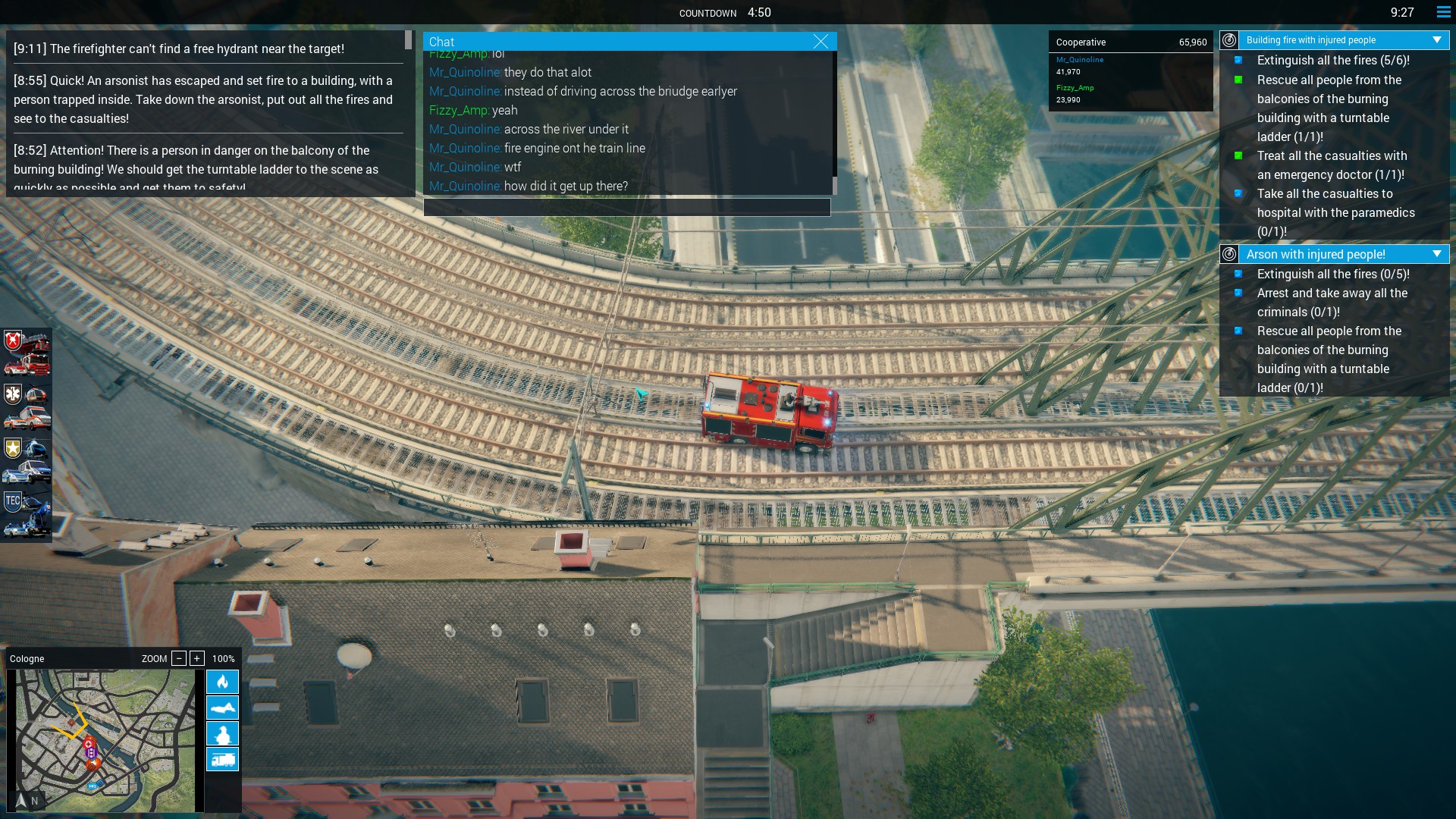This screenshot has height=819, width=1456.
Task: Select Mr_Quinoline in the cooperative scoreboard
Action: tap(1080, 60)
